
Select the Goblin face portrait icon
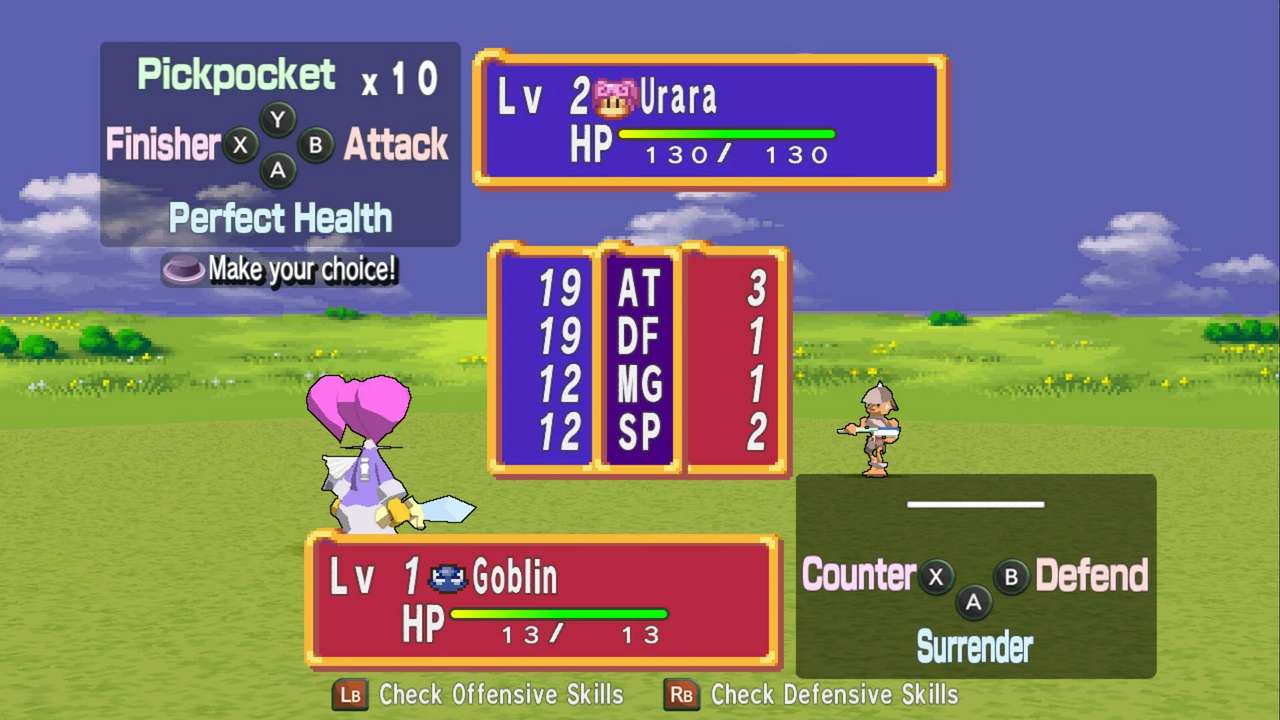[x=449, y=576]
